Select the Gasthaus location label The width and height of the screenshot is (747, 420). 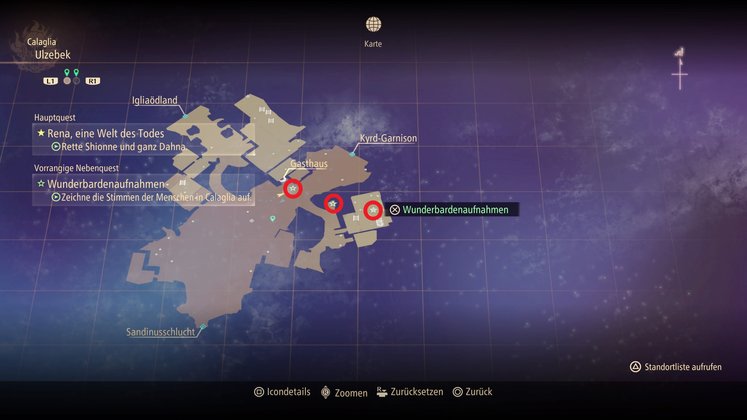click(307, 161)
